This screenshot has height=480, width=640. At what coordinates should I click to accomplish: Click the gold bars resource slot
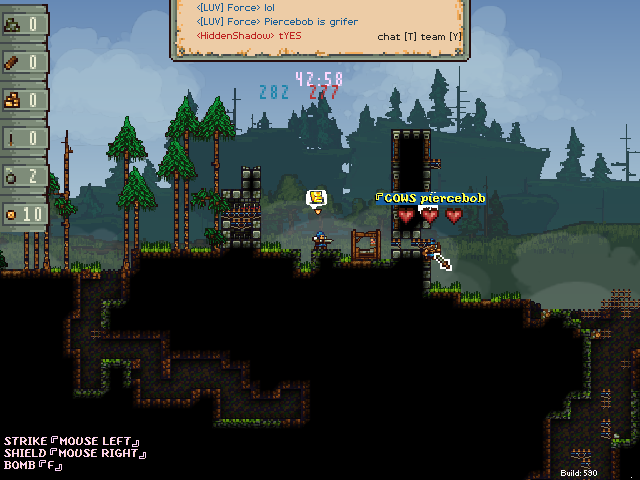(24, 100)
